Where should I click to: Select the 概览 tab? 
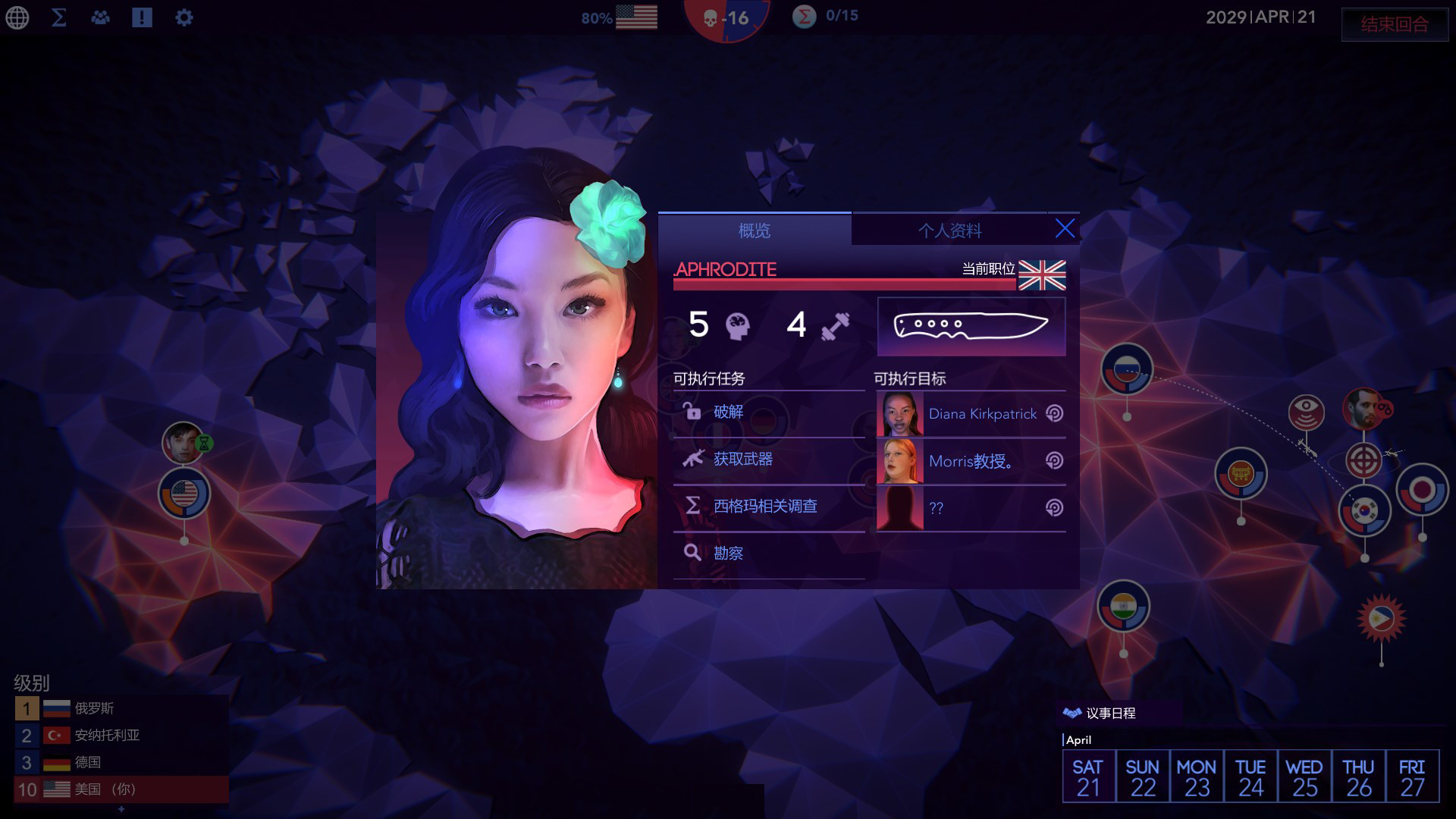755,231
